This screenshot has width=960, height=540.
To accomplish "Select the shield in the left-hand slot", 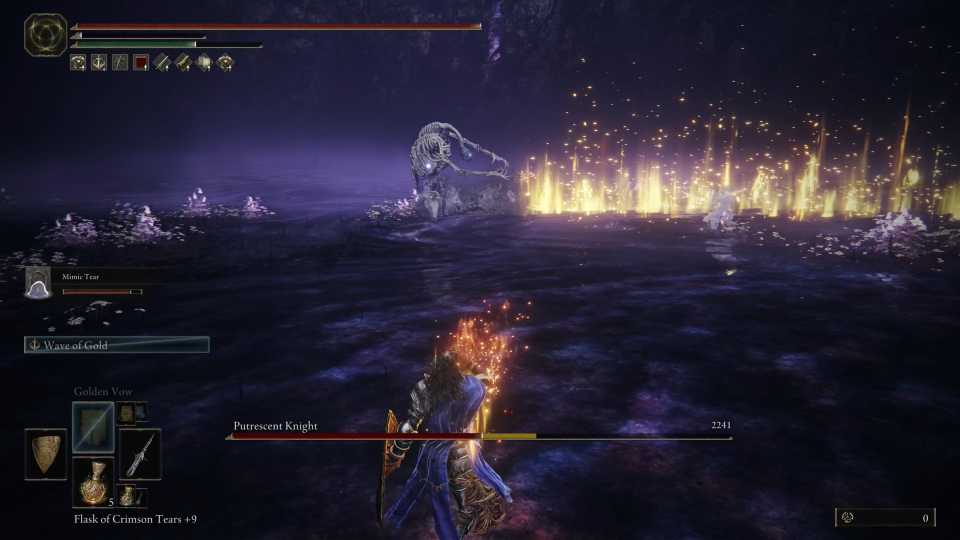I will pyautogui.click(x=45, y=454).
